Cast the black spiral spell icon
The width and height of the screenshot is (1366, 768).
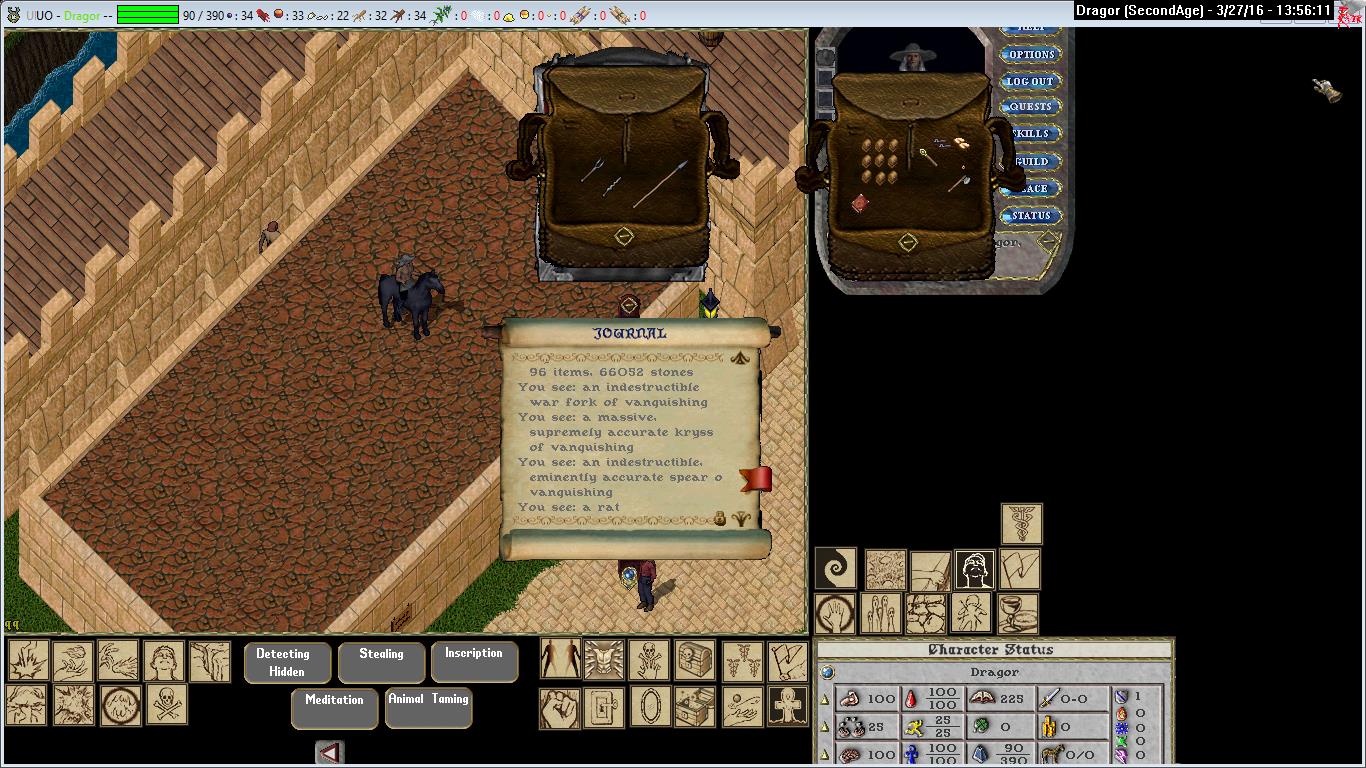coord(835,568)
